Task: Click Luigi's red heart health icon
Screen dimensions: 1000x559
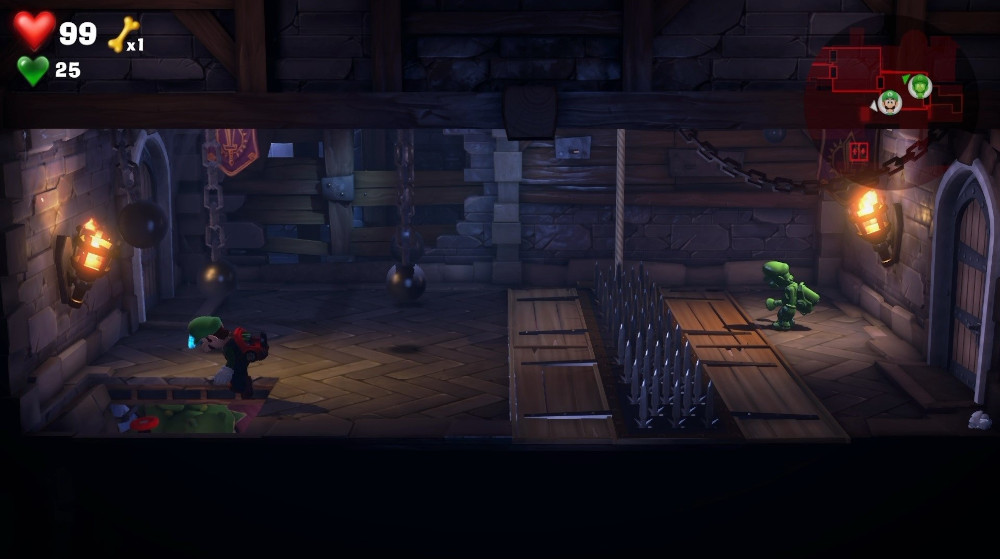Action: click(x=34, y=30)
